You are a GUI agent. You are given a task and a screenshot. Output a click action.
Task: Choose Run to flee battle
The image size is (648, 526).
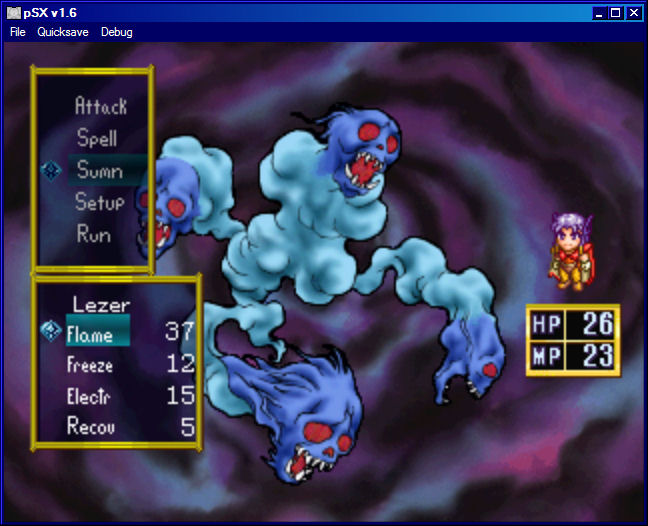(x=94, y=234)
